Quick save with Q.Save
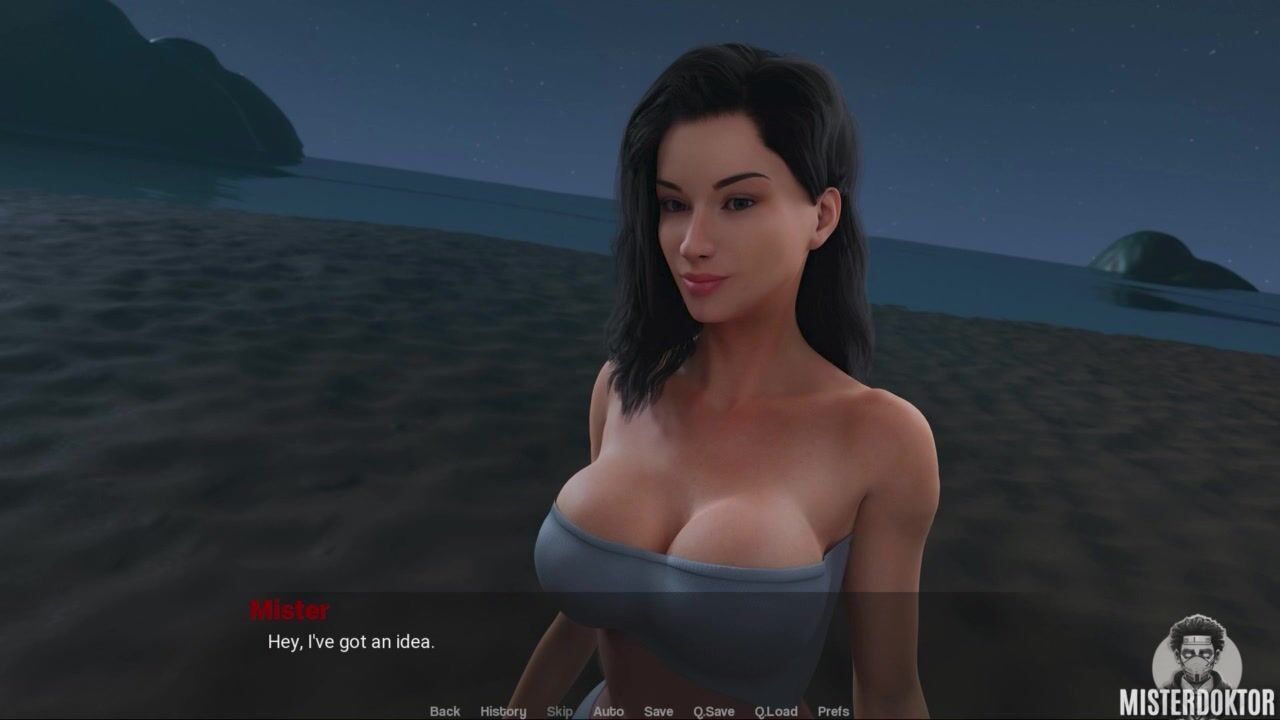1280x720 pixels. point(714,711)
